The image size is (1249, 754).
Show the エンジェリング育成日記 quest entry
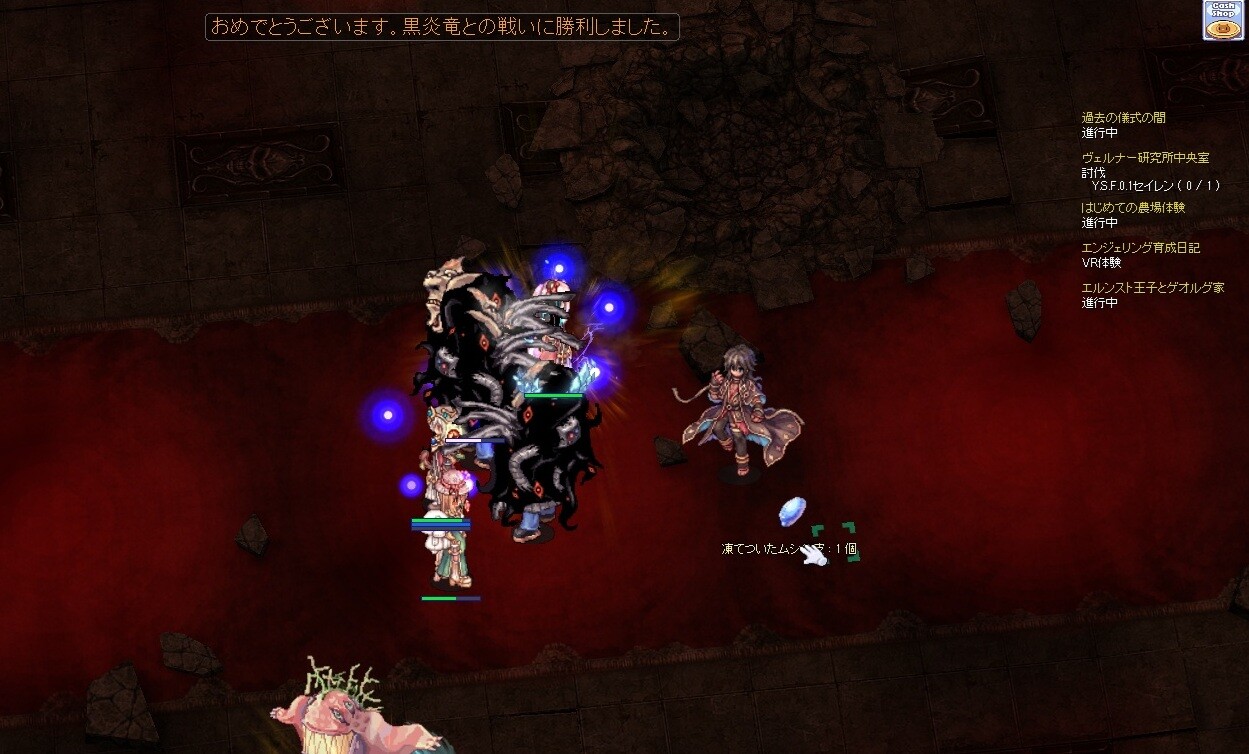(1140, 248)
